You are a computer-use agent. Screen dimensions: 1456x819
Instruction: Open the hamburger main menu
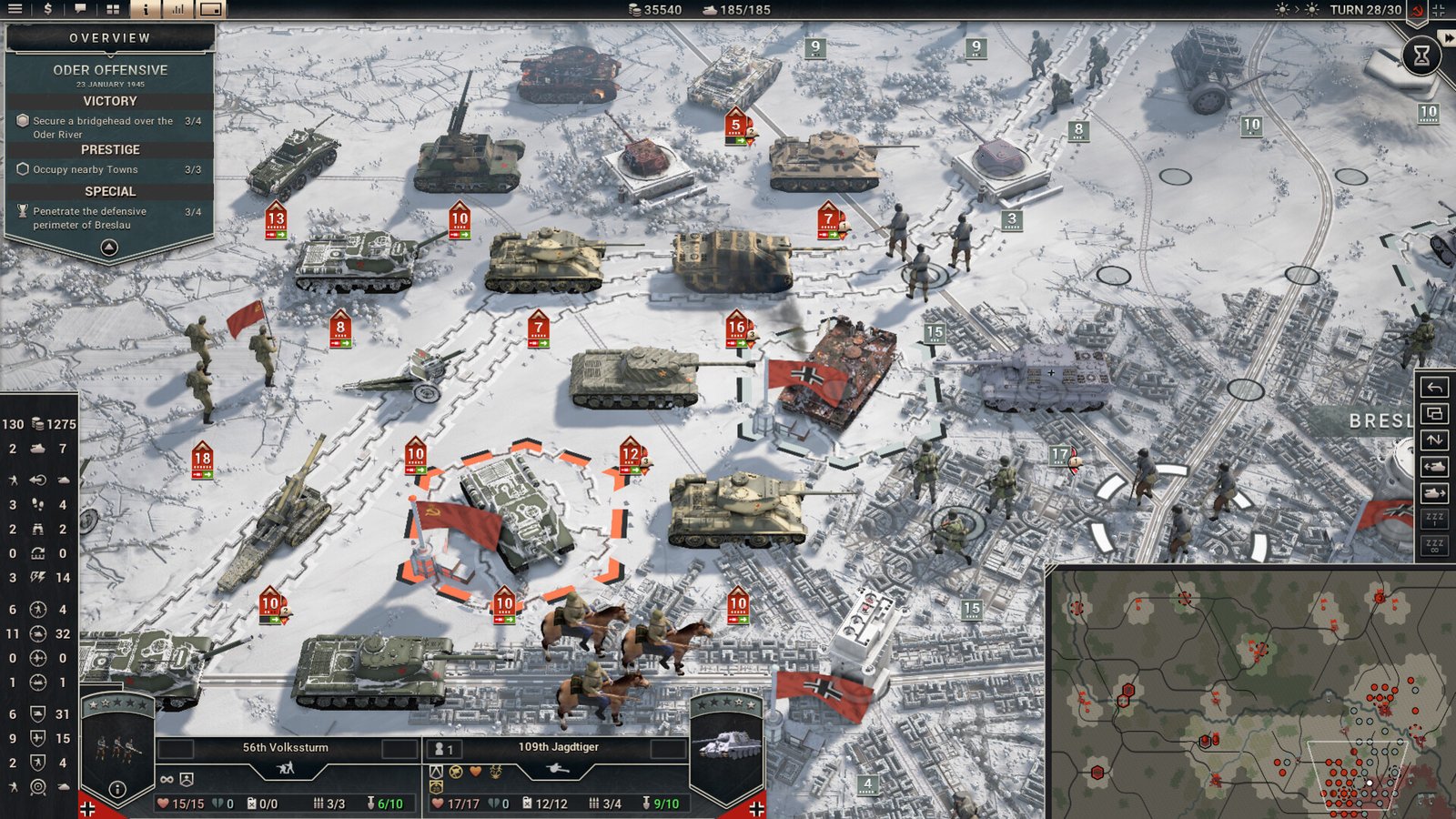coord(15,10)
